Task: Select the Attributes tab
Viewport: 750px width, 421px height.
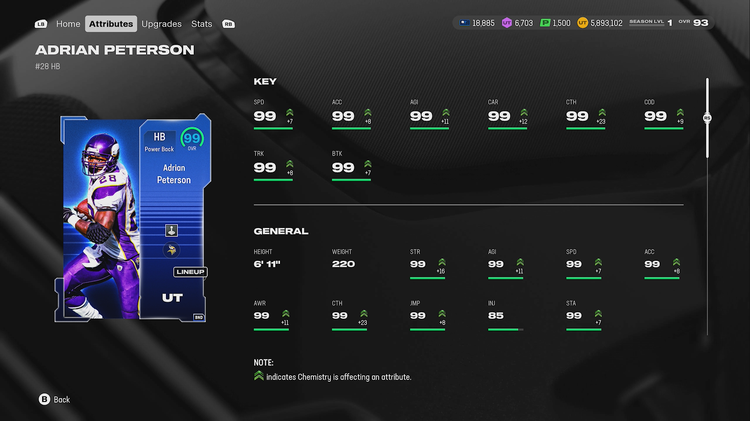Action: (111, 23)
